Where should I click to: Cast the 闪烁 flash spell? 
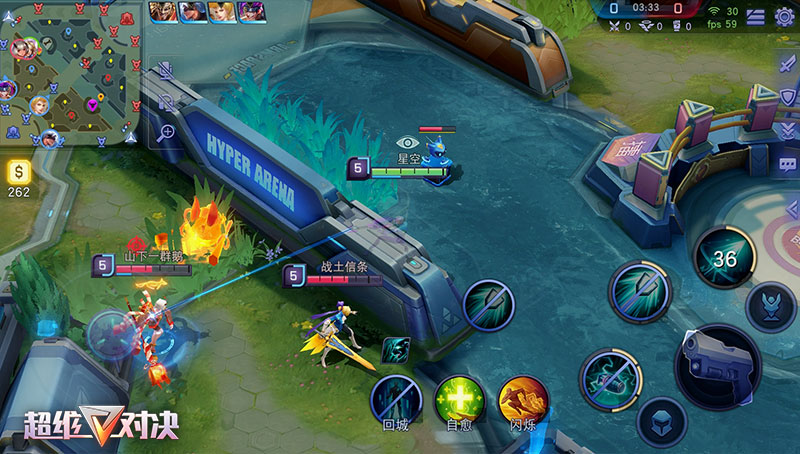coord(523,399)
